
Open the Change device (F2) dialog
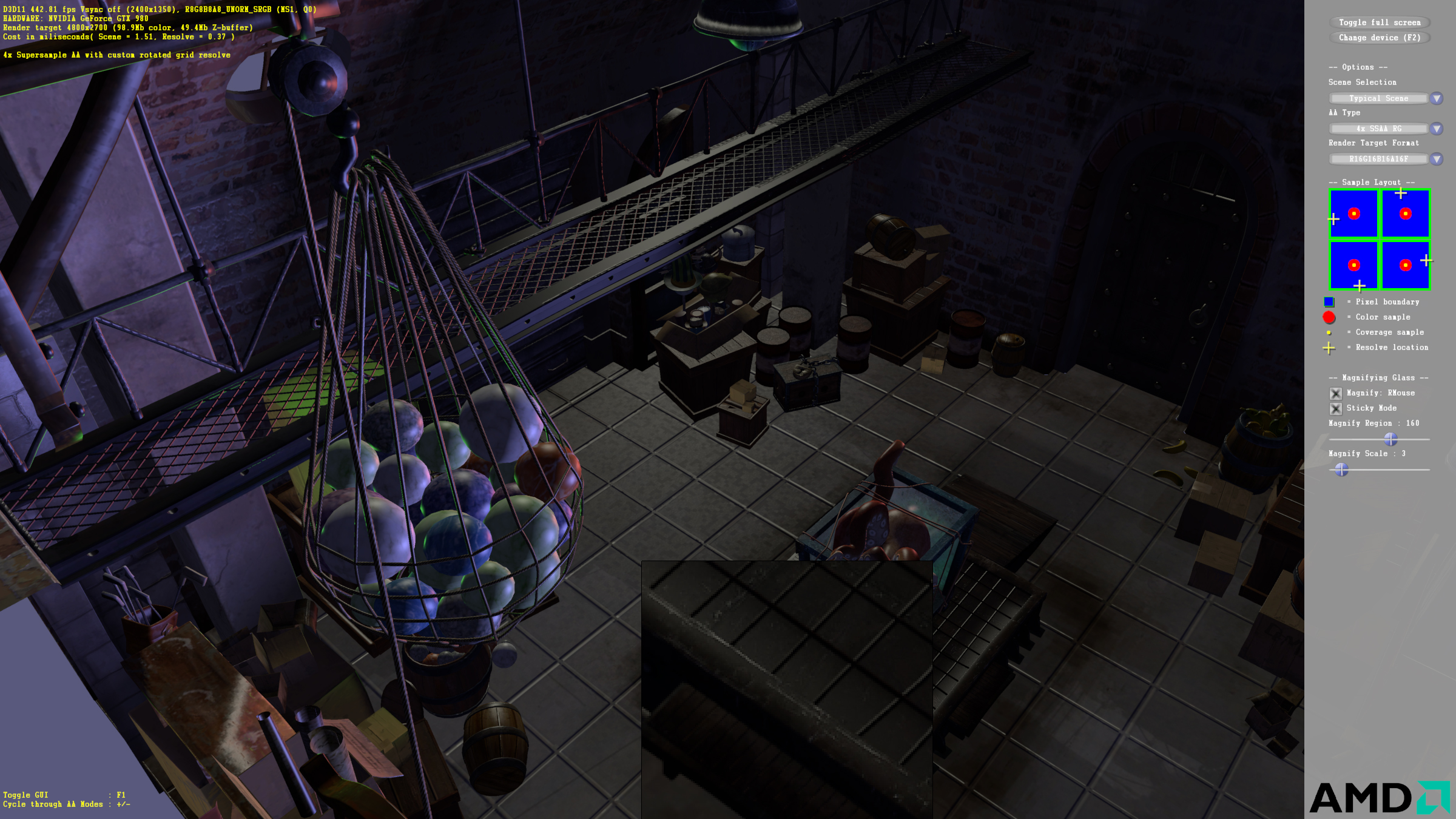coord(1379,38)
